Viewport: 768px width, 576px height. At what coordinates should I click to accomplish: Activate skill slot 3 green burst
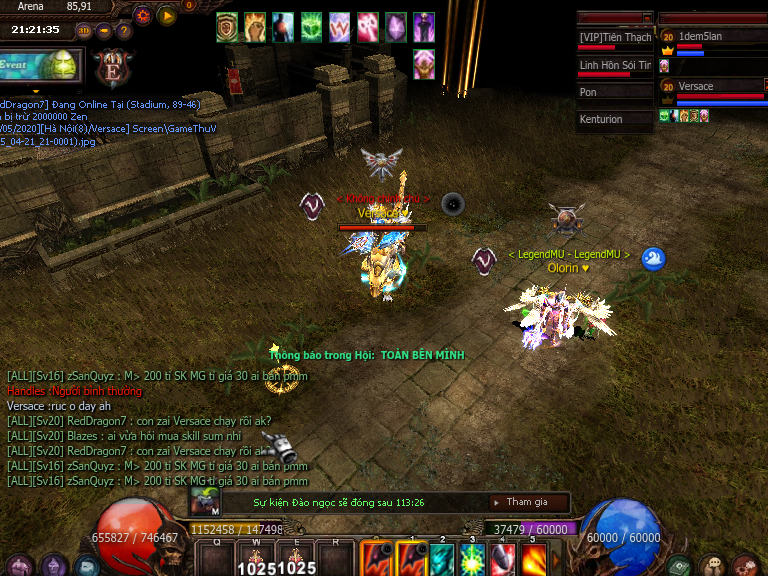(472, 559)
